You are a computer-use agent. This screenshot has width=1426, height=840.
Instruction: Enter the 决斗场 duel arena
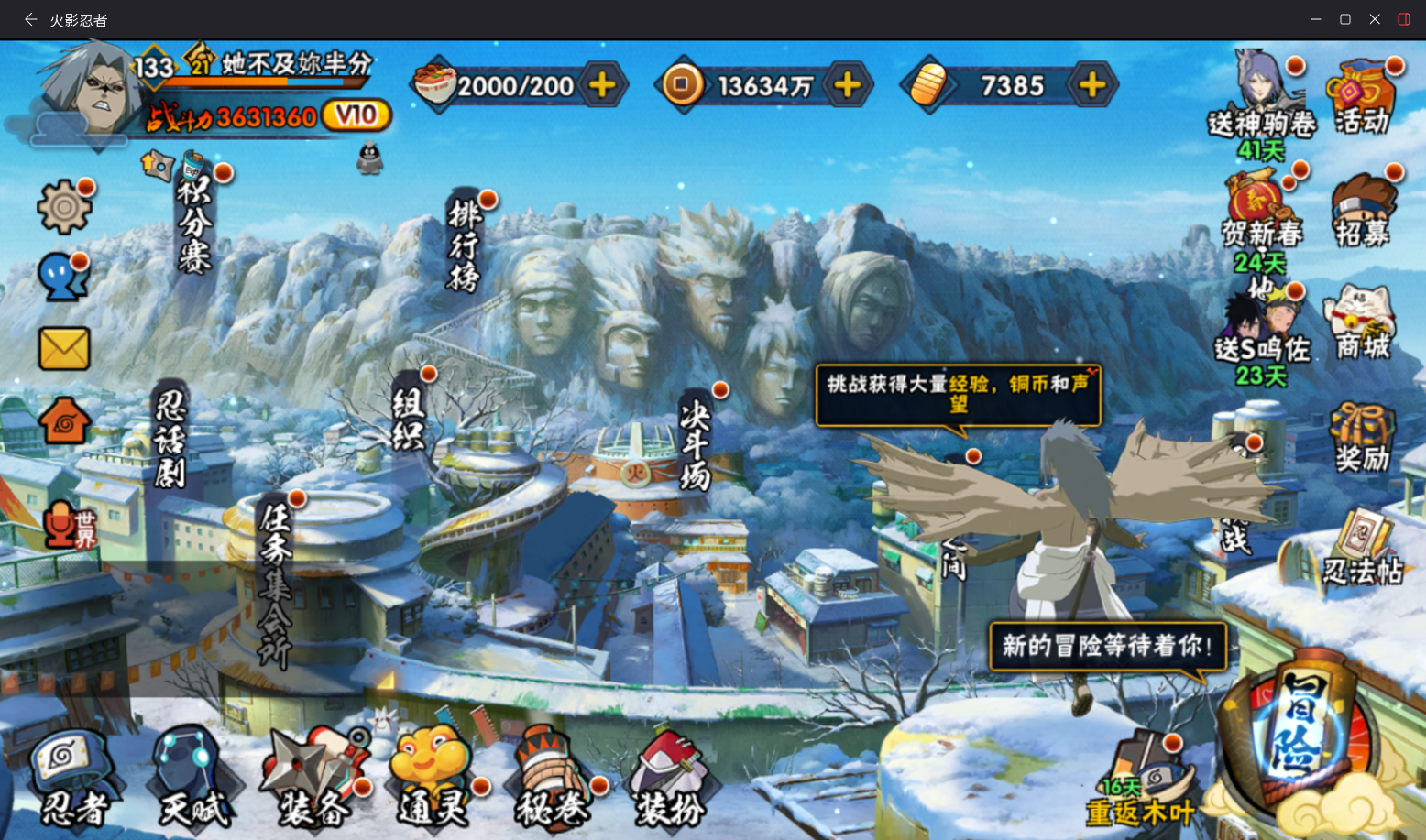(696, 446)
